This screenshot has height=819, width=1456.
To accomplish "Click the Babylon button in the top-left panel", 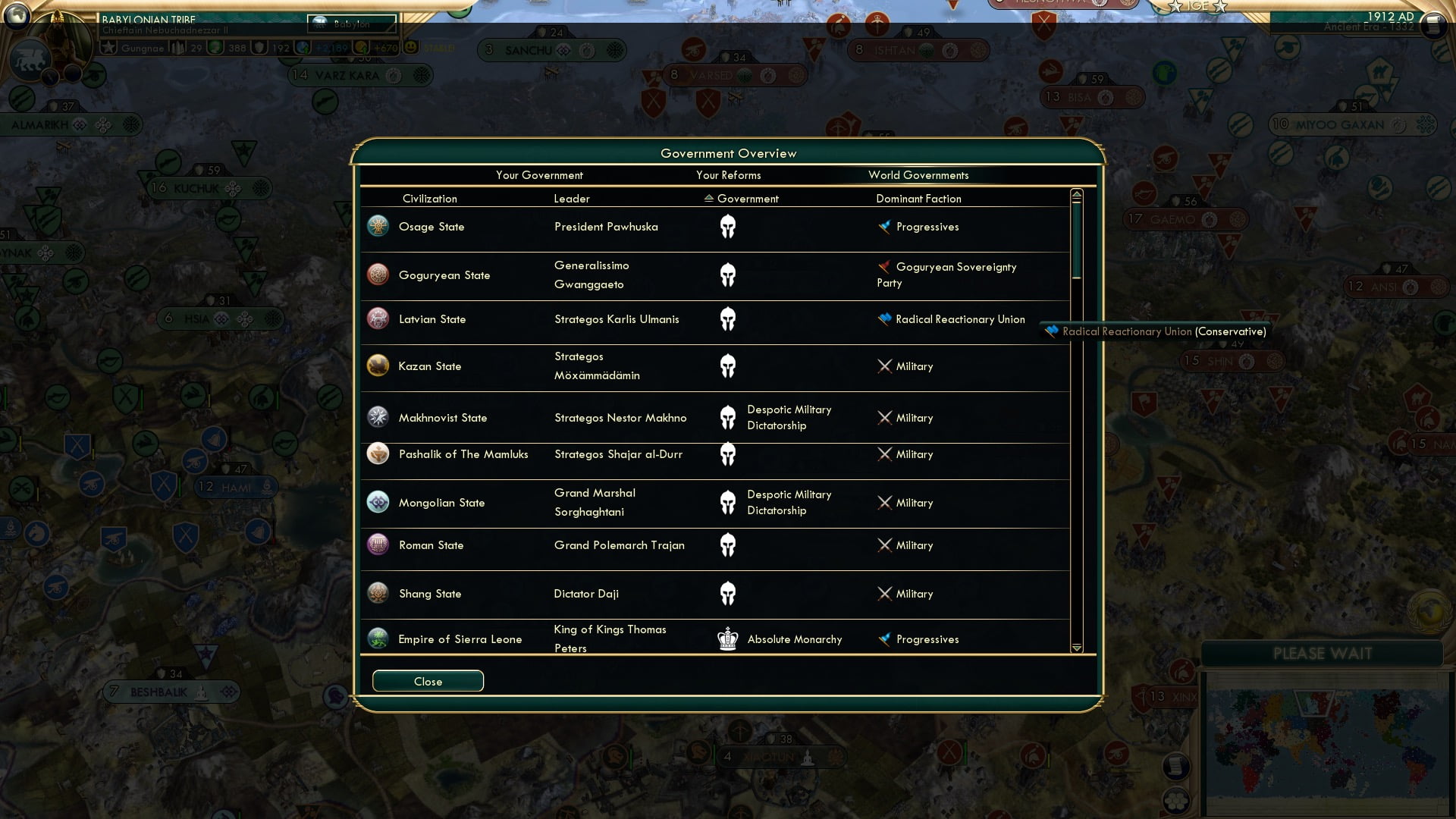I will (351, 24).
